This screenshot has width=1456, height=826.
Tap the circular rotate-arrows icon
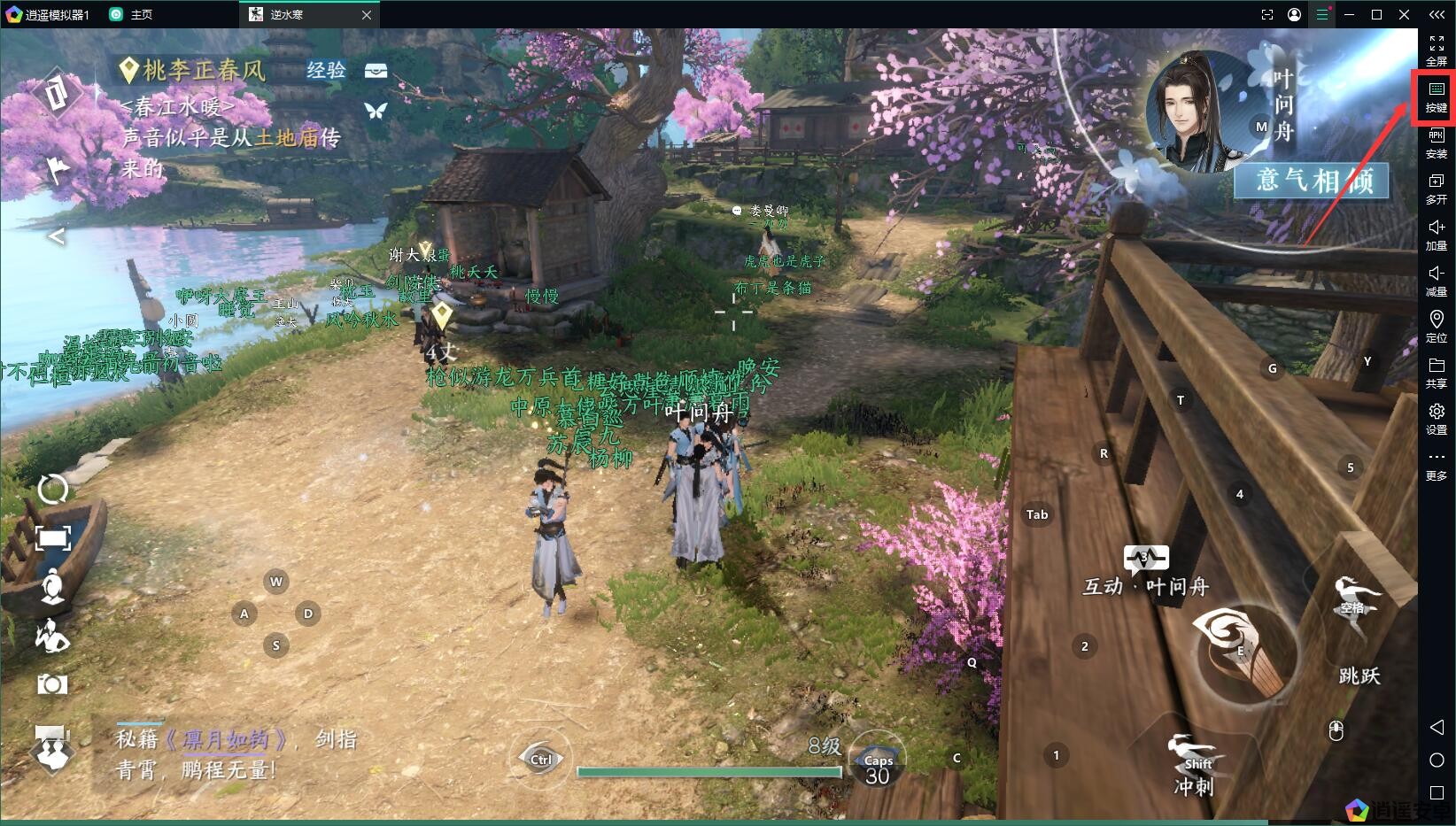52,488
